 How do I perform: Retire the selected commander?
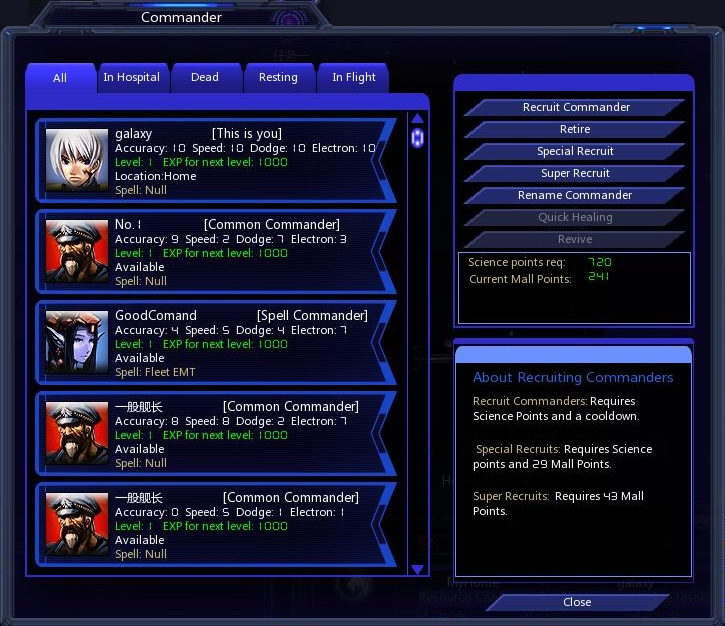click(x=575, y=129)
